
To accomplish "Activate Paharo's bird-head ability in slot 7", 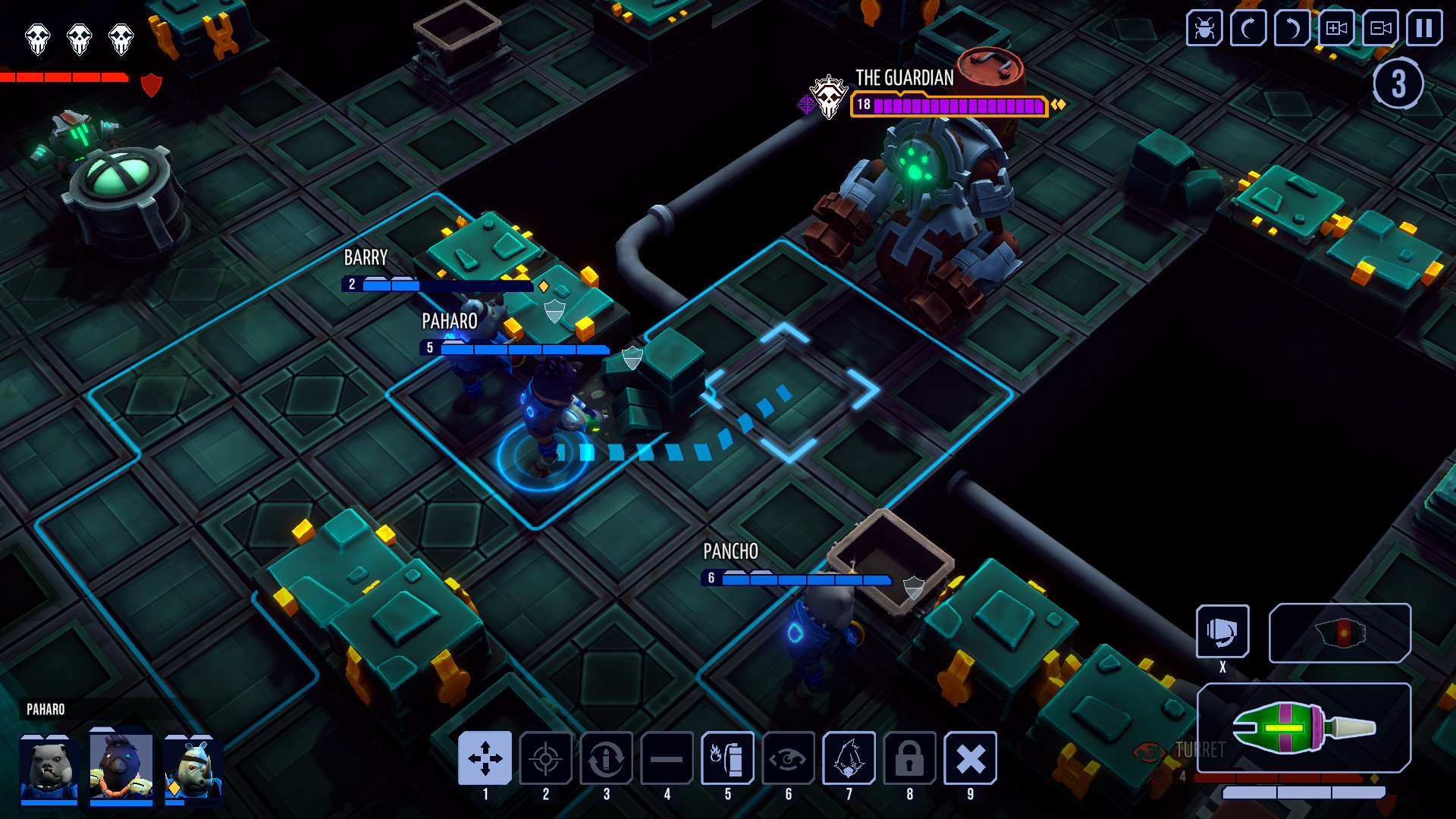I will pyautogui.click(x=849, y=758).
